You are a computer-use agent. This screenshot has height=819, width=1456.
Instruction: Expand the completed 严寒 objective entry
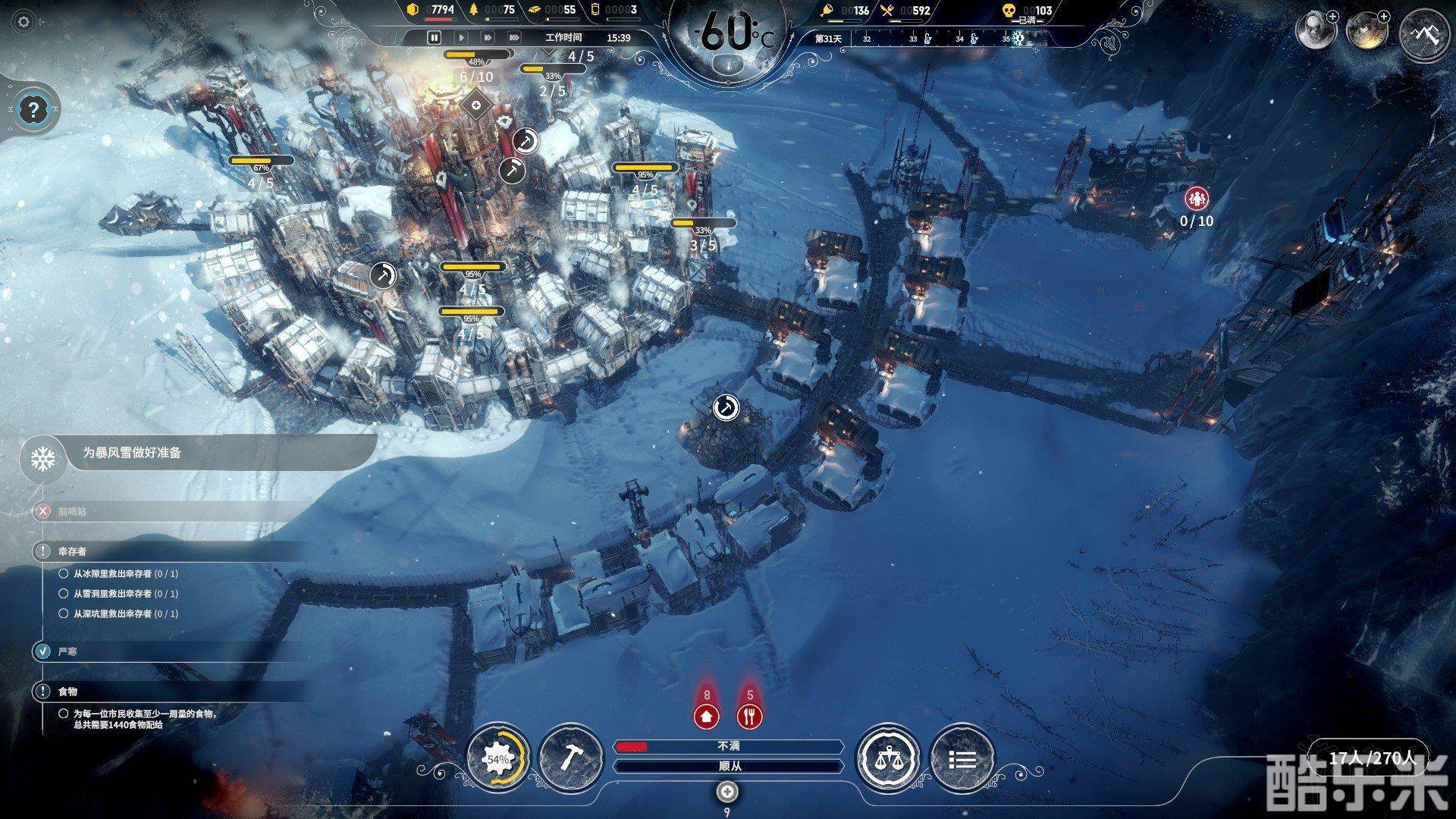pyautogui.click(x=67, y=651)
